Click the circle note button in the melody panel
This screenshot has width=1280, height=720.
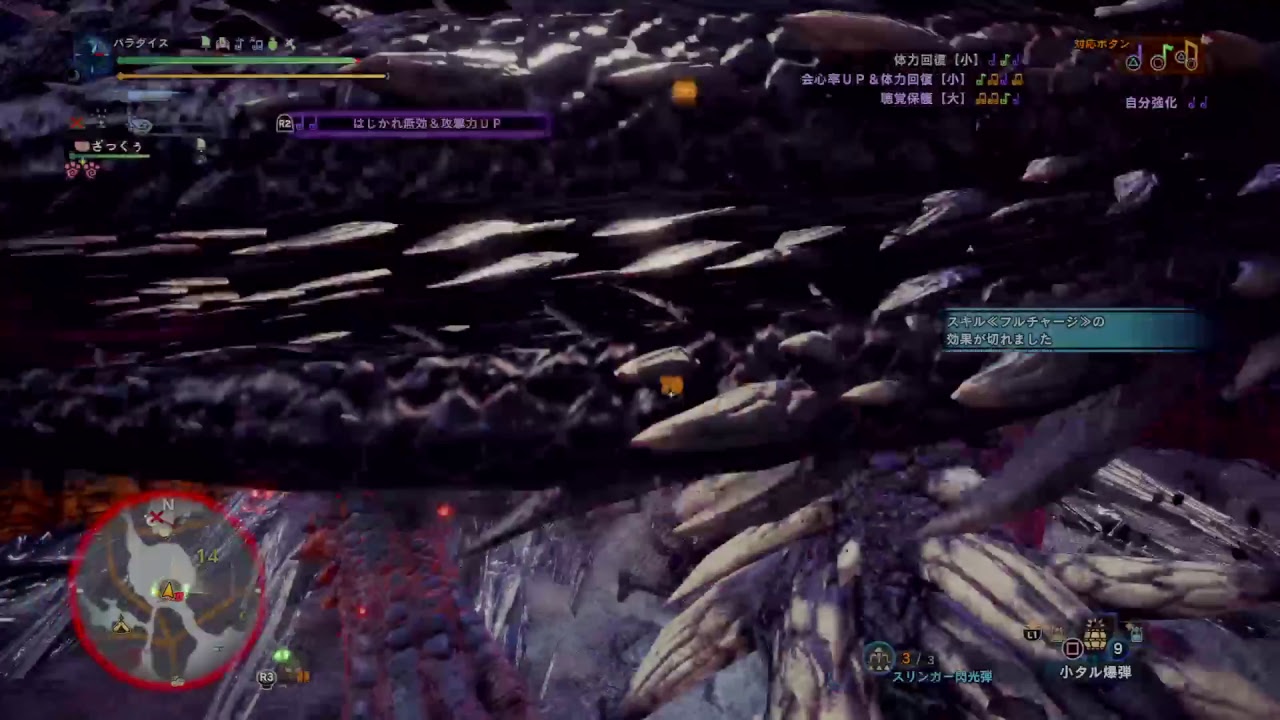1158,62
